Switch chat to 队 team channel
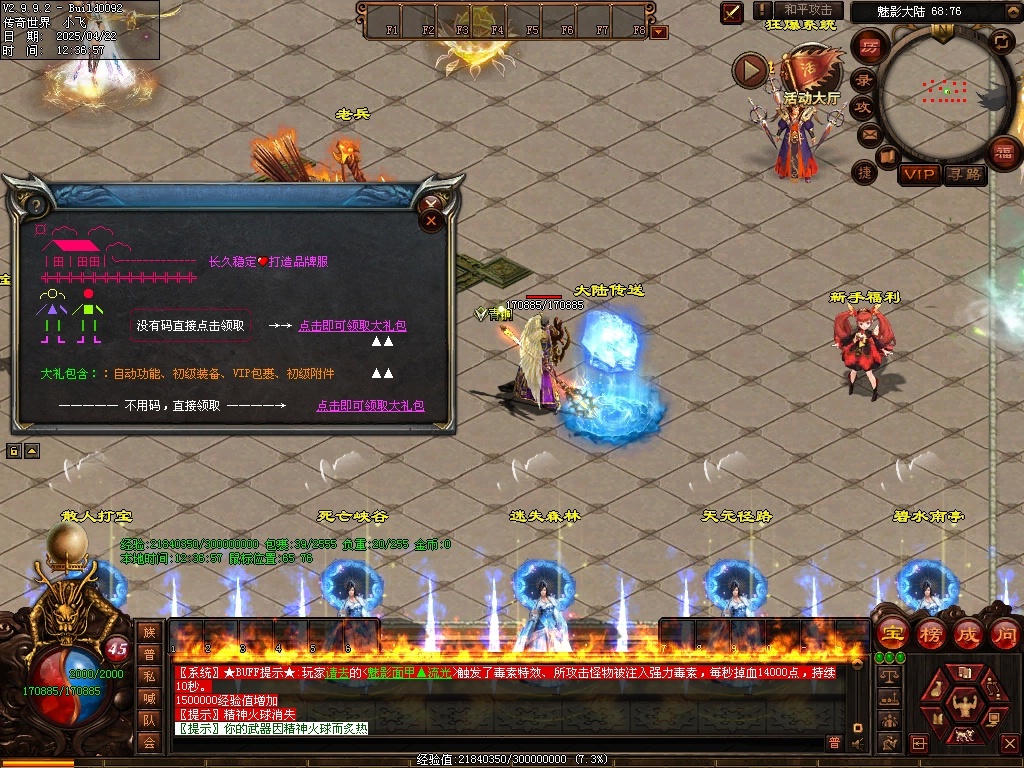 149,720
